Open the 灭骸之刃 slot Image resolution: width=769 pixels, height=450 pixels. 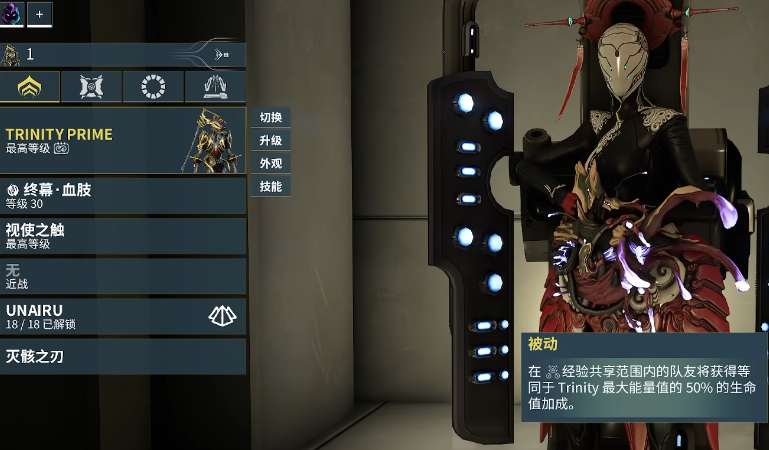(122, 356)
